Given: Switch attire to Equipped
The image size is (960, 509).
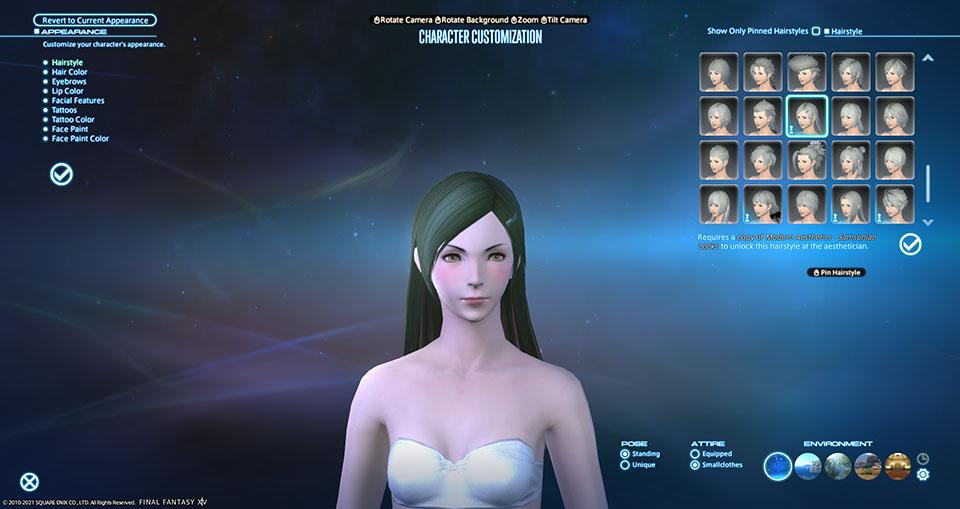Looking at the screenshot, I should (x=696, y=454).
